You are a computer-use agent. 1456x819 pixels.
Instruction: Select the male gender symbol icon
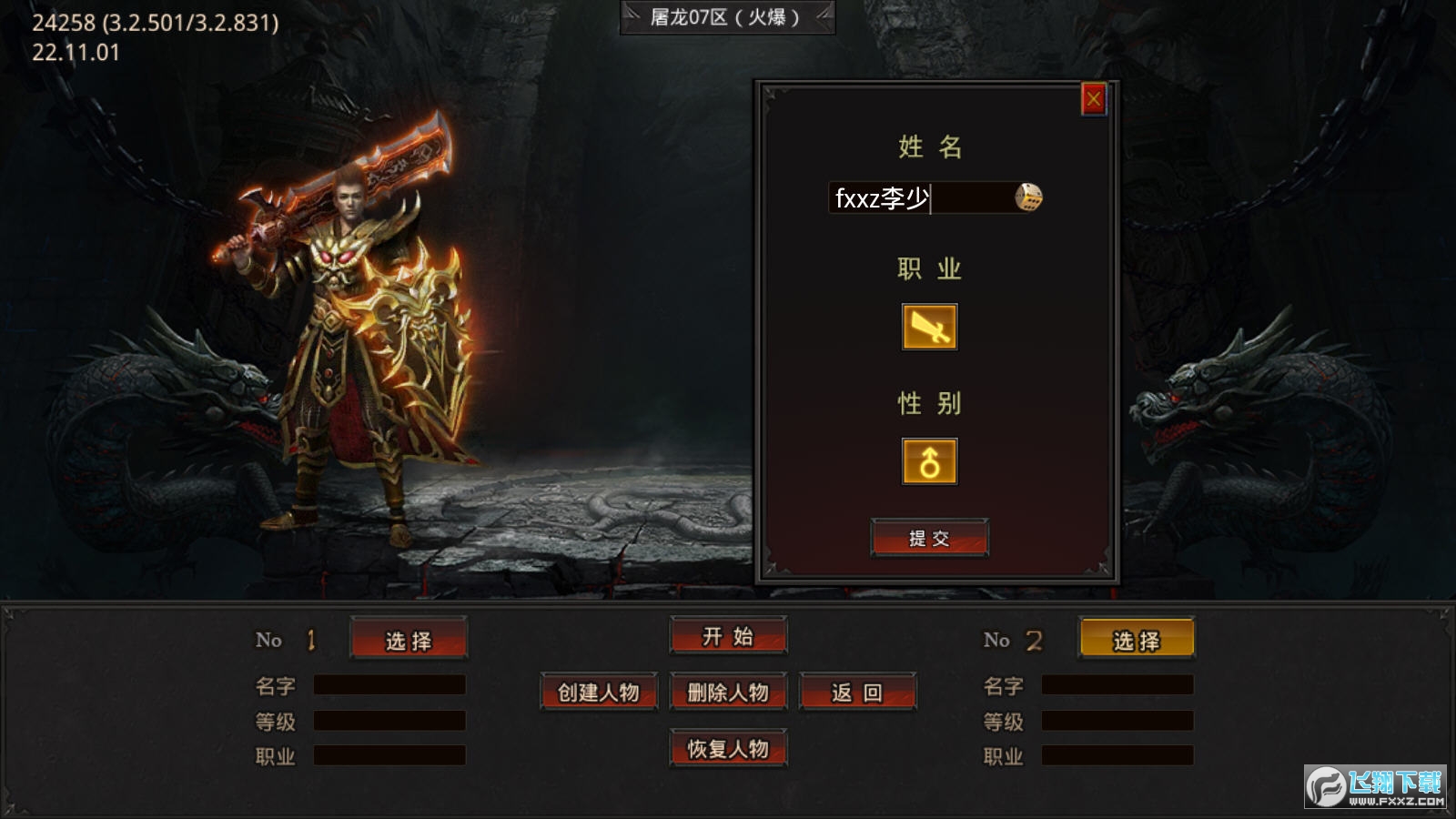click(x=928, y=460)
